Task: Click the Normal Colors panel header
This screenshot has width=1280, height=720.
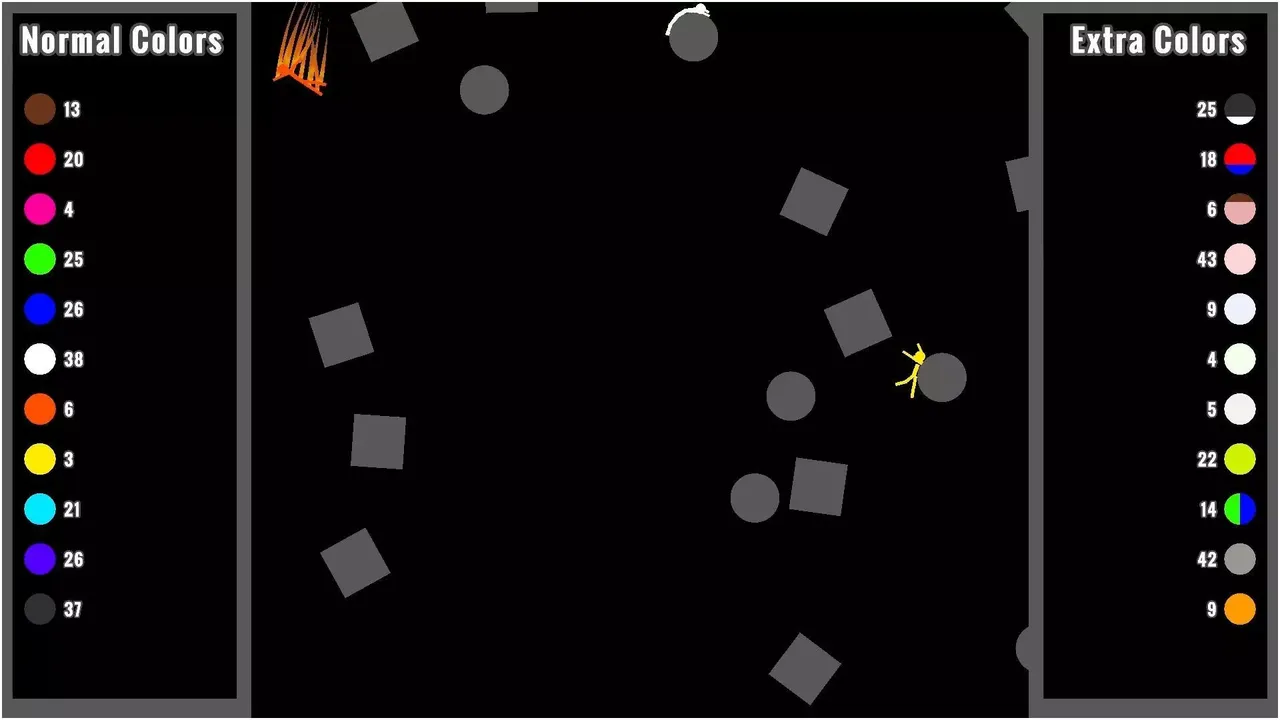Action: [122, 42]
